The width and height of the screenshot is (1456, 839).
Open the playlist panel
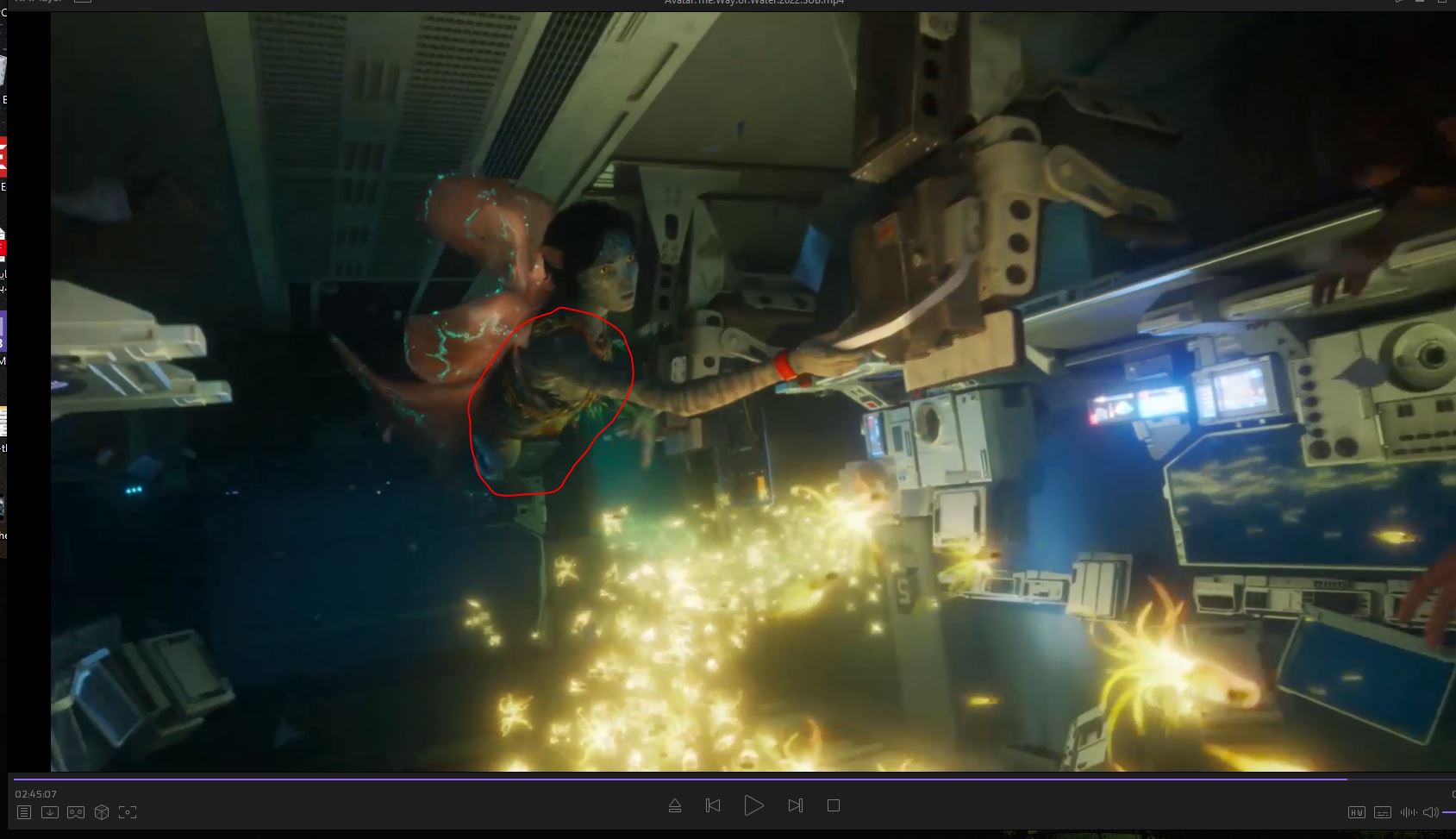click(24, 812)
